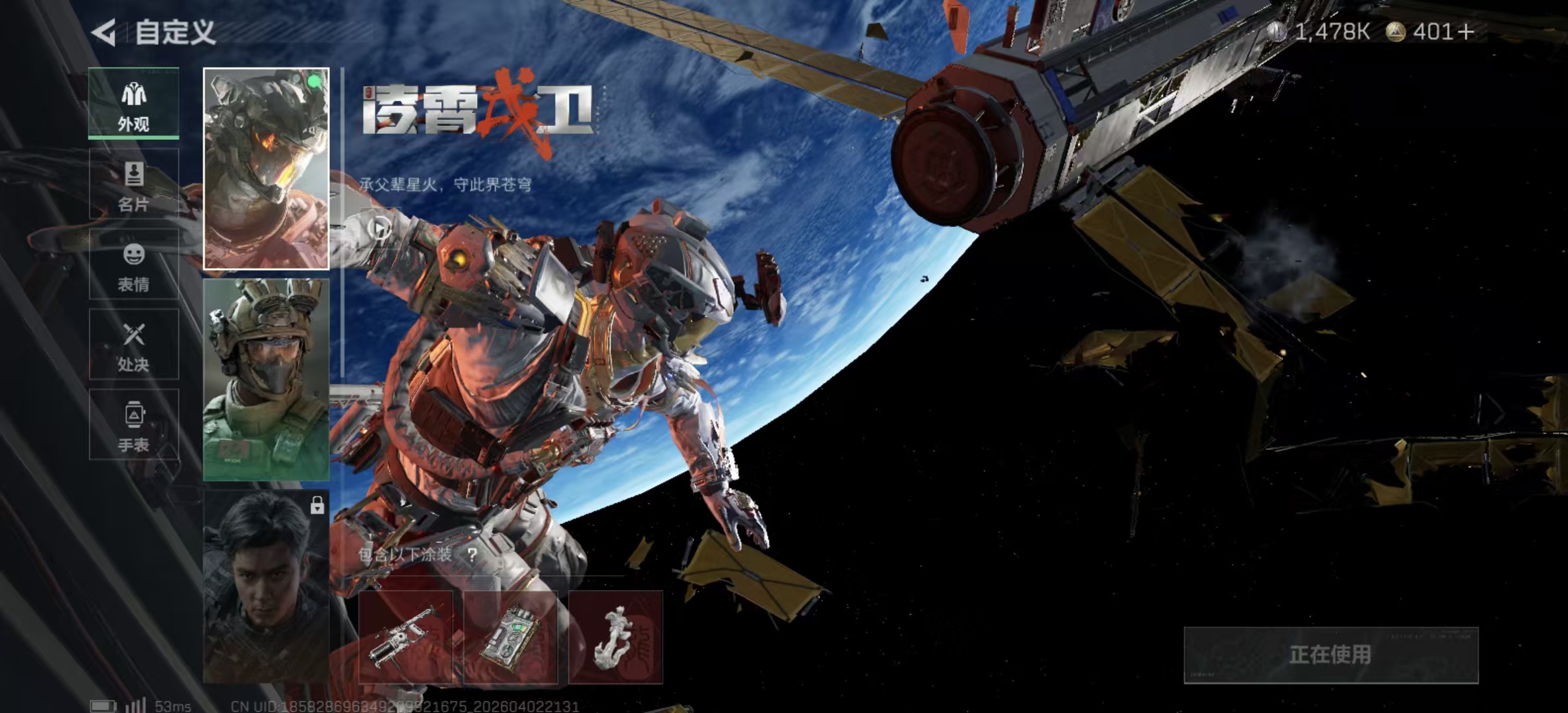Go back from the 自定义 screen
Viewport: 1568px width, 713px height.
point(104,32)
